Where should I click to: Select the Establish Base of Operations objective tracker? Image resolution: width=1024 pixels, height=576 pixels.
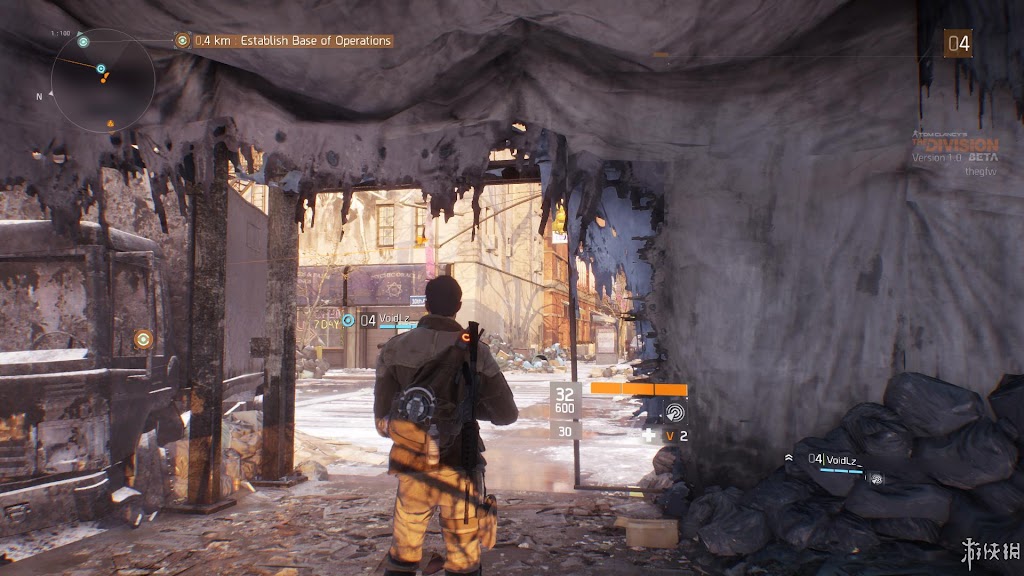tap(283, 41)
